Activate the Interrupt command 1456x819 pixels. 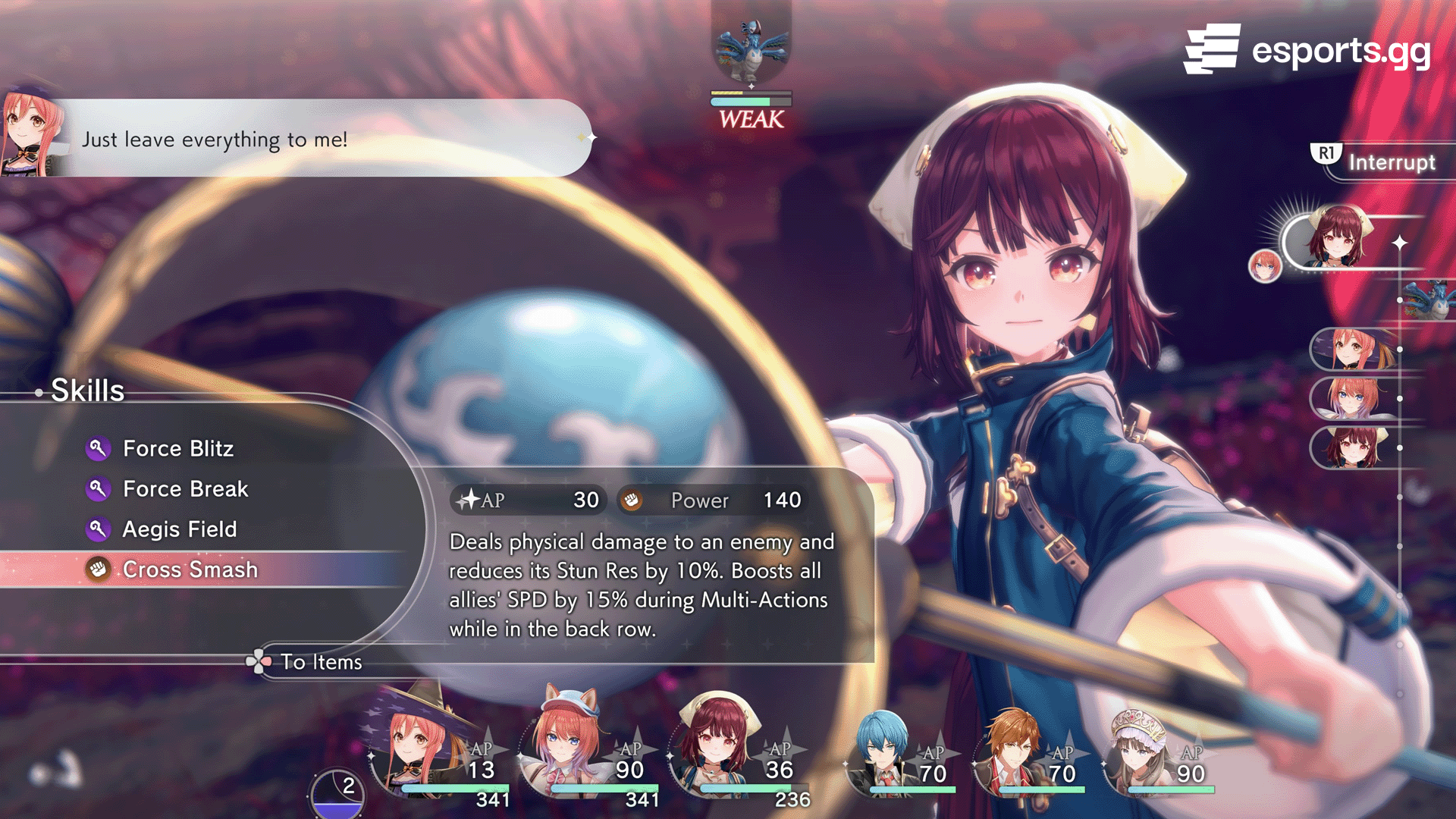coord(1390,162)
